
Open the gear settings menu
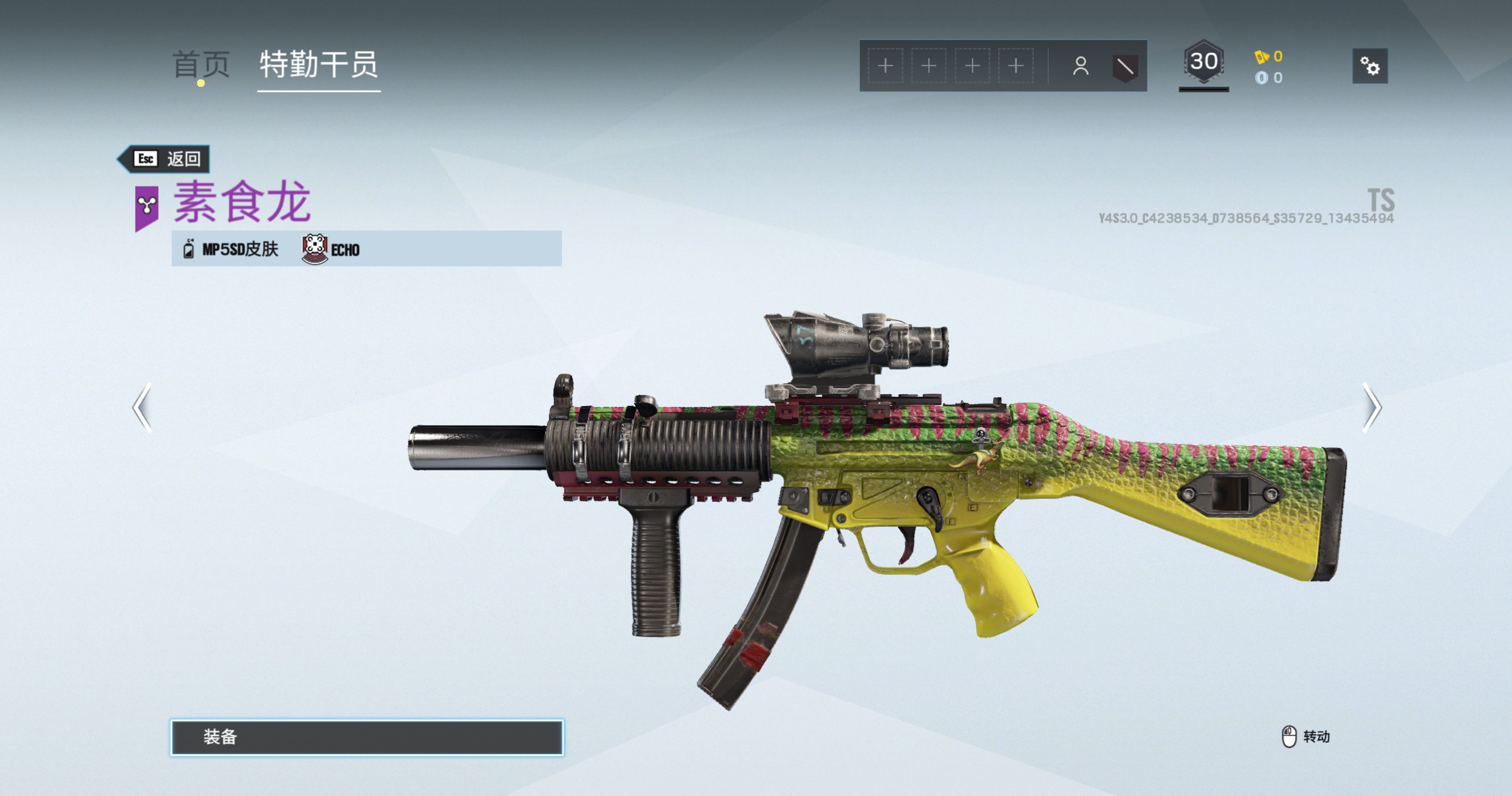coord(1369,66)
